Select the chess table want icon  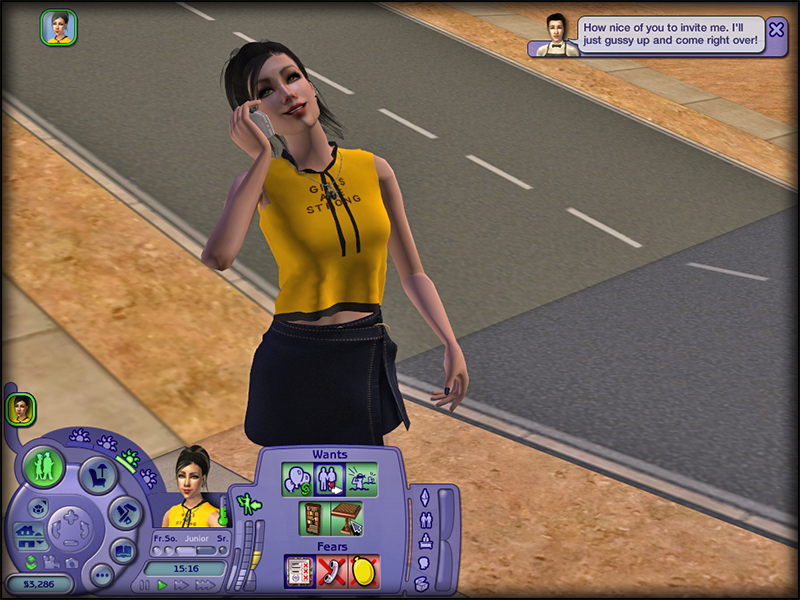pyautogui.click(x=346, y=519)
